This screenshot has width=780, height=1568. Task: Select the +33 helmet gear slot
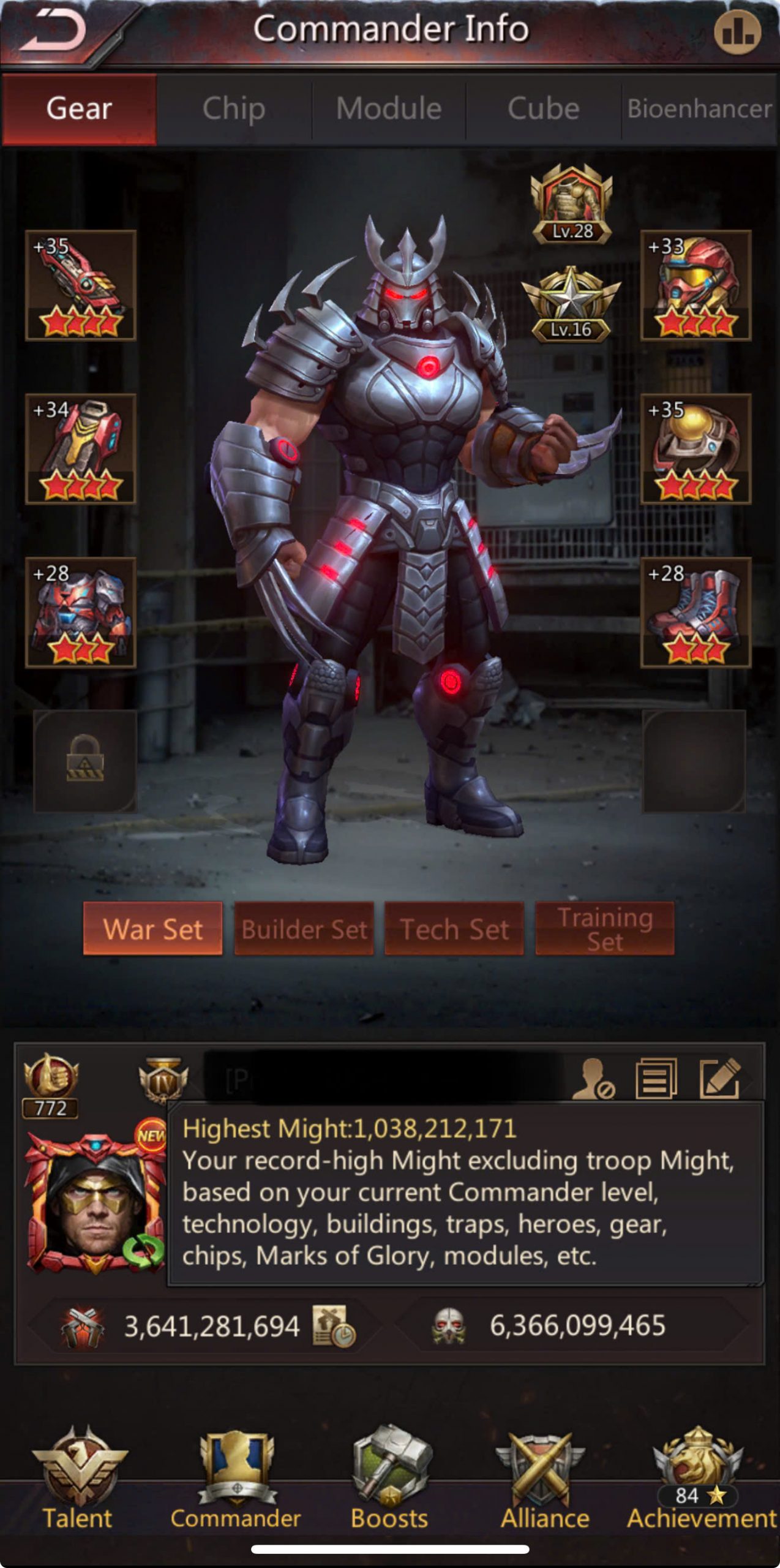click(x=696, y=285)
